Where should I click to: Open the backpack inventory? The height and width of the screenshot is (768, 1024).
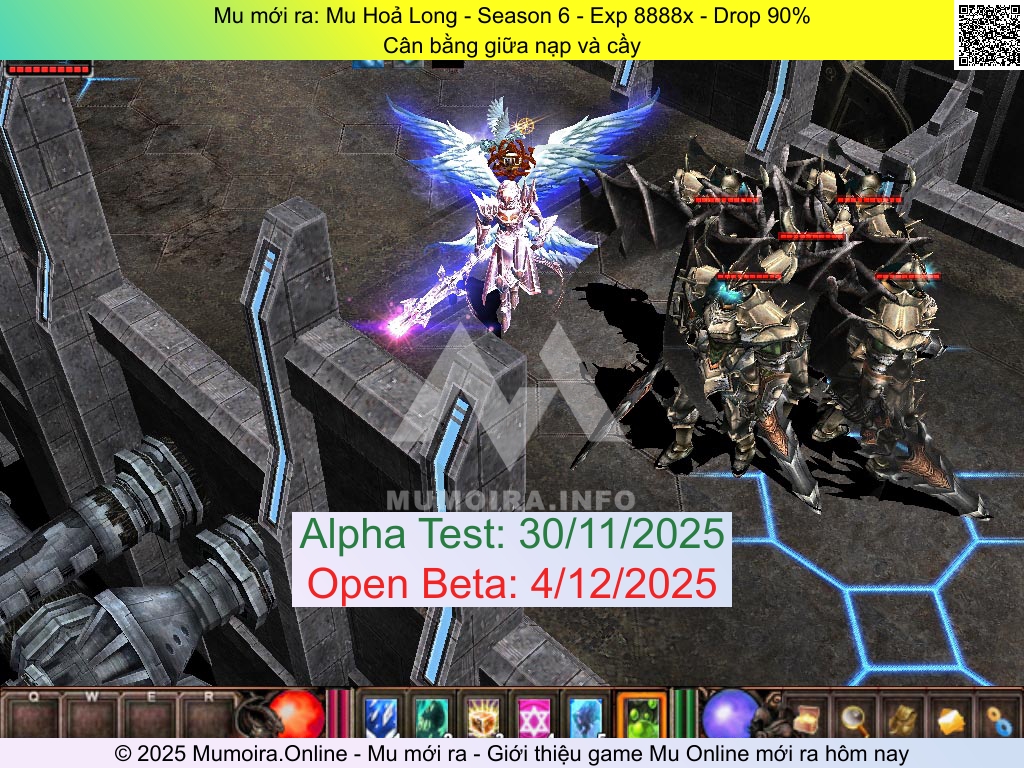coord(902,717)
